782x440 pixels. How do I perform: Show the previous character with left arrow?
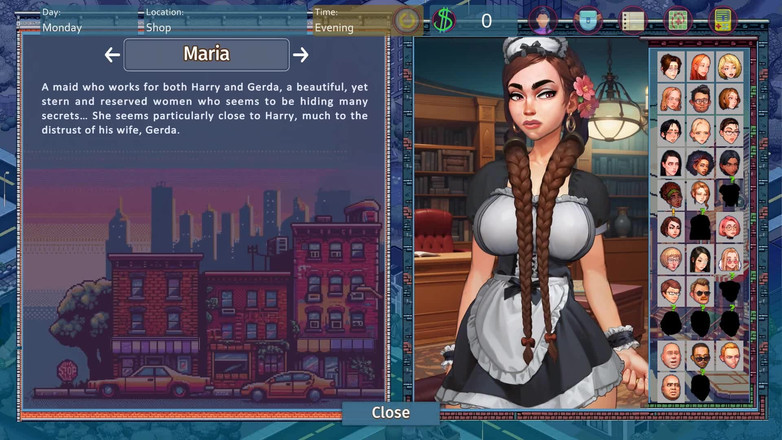click(112, 55)
